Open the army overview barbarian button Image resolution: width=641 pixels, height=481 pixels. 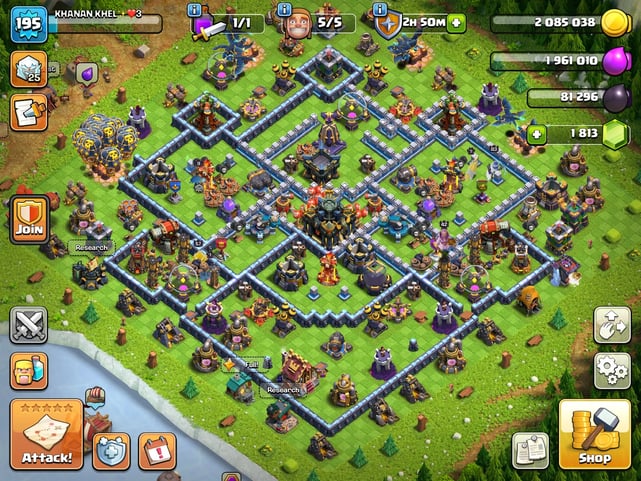(28, 370)
